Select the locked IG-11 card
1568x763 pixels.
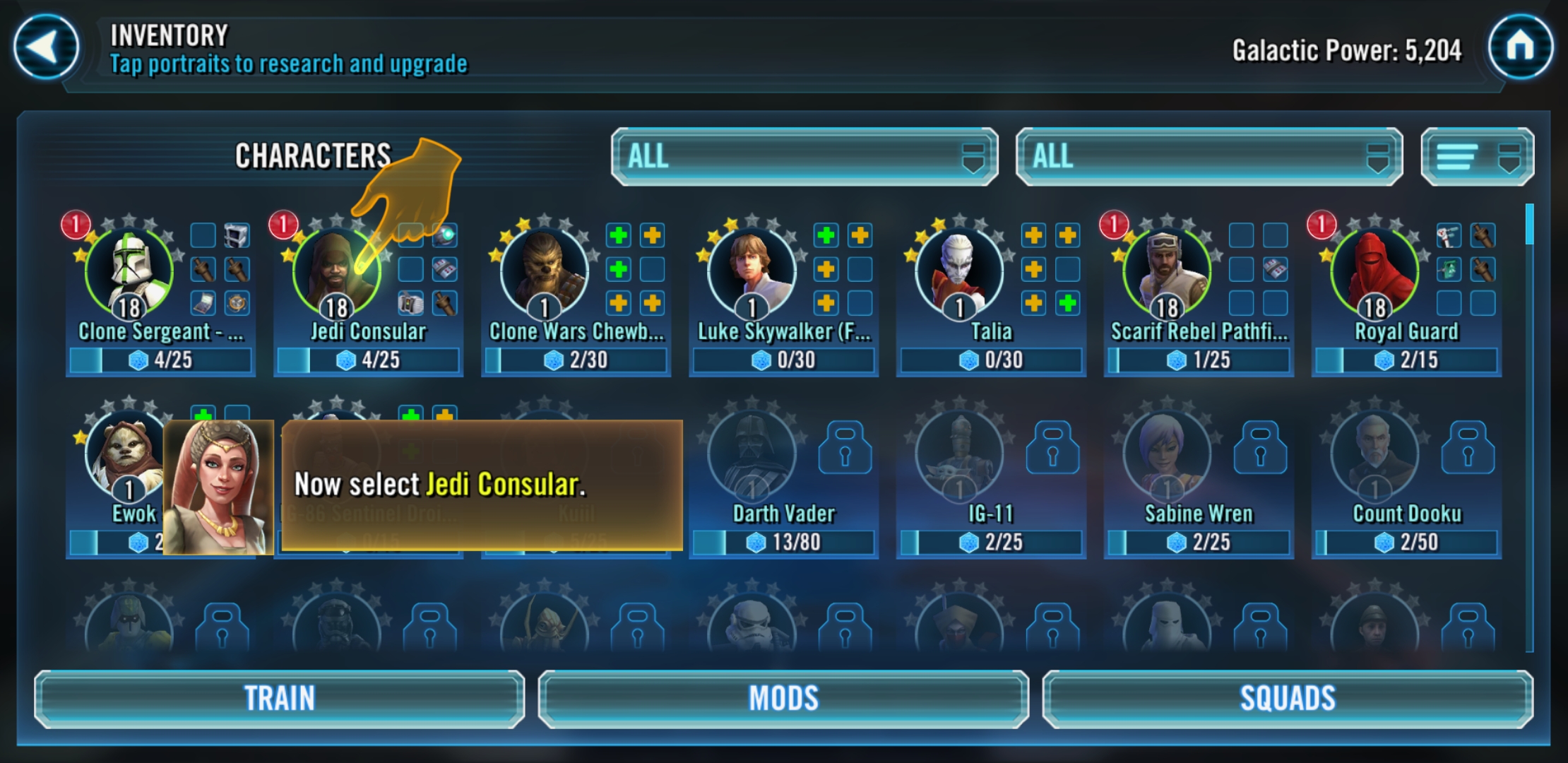pos(961,456)
